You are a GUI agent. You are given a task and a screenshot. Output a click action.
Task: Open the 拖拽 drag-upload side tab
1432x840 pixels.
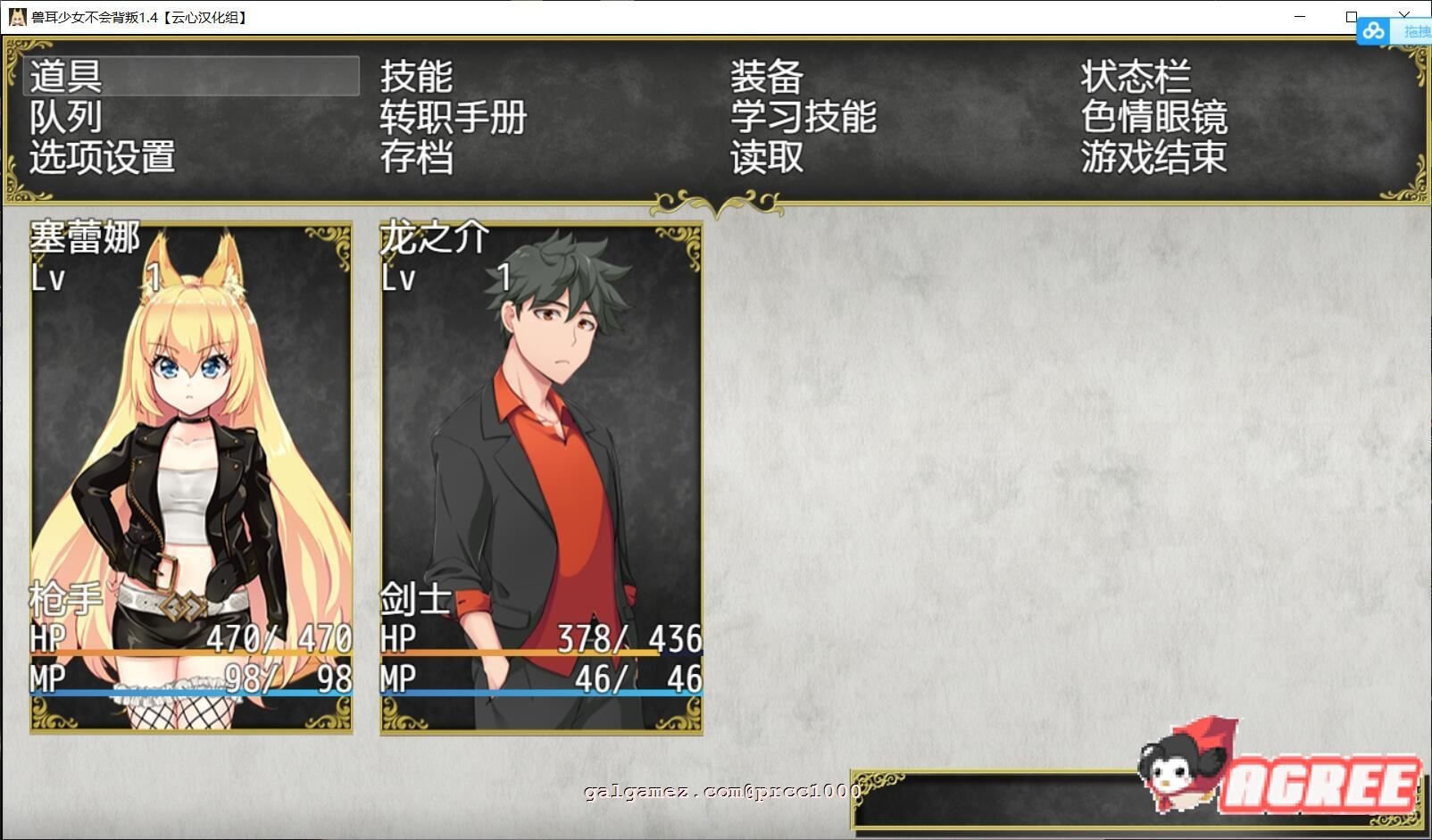tap(1419, 31)
